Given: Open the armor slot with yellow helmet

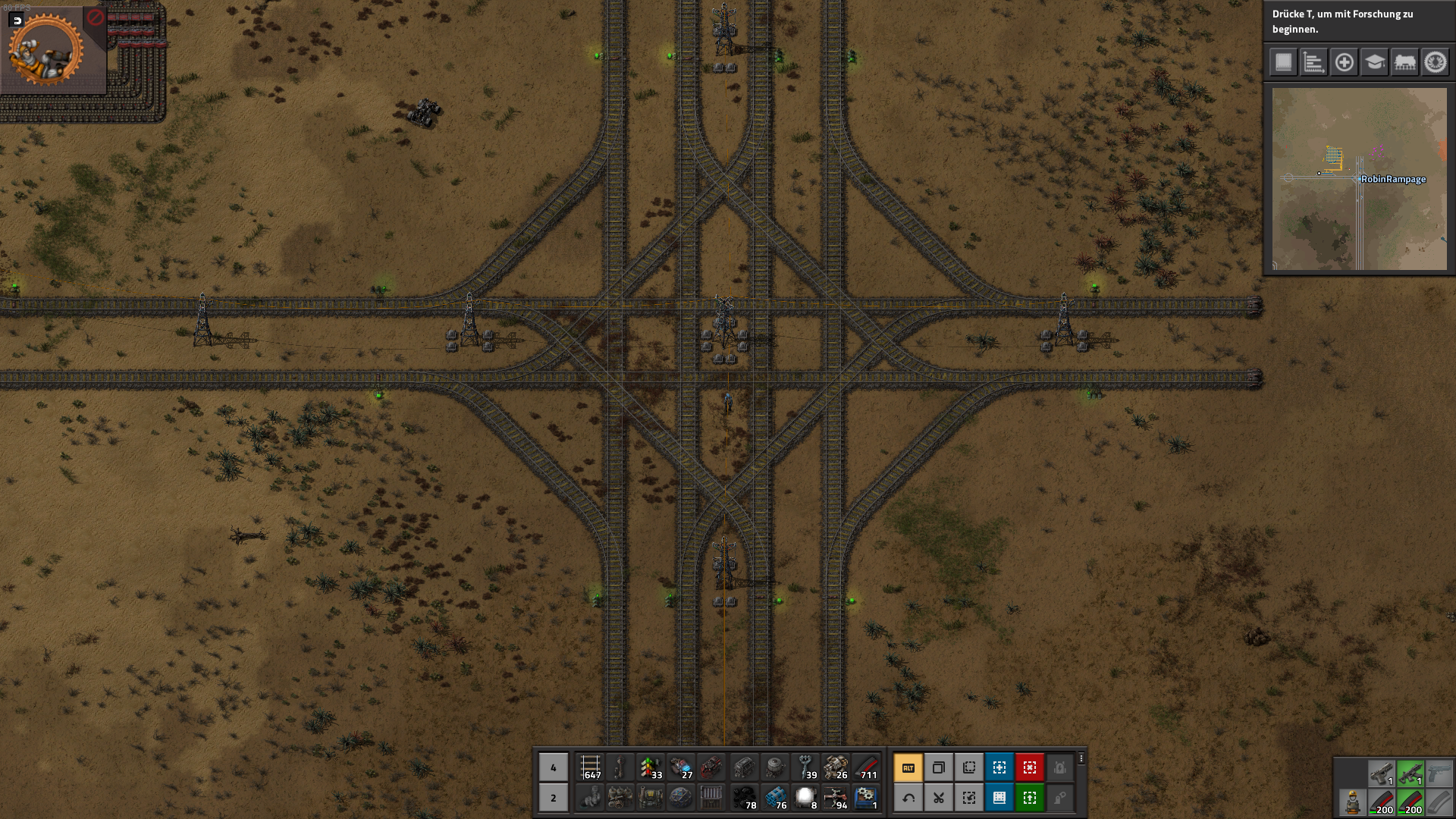Looking at the screenshot, I should coord(1352,802).
